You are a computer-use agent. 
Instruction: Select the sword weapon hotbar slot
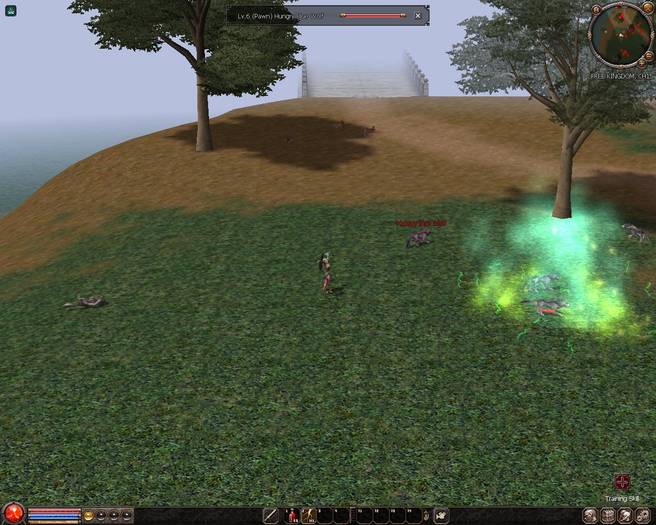270,516
